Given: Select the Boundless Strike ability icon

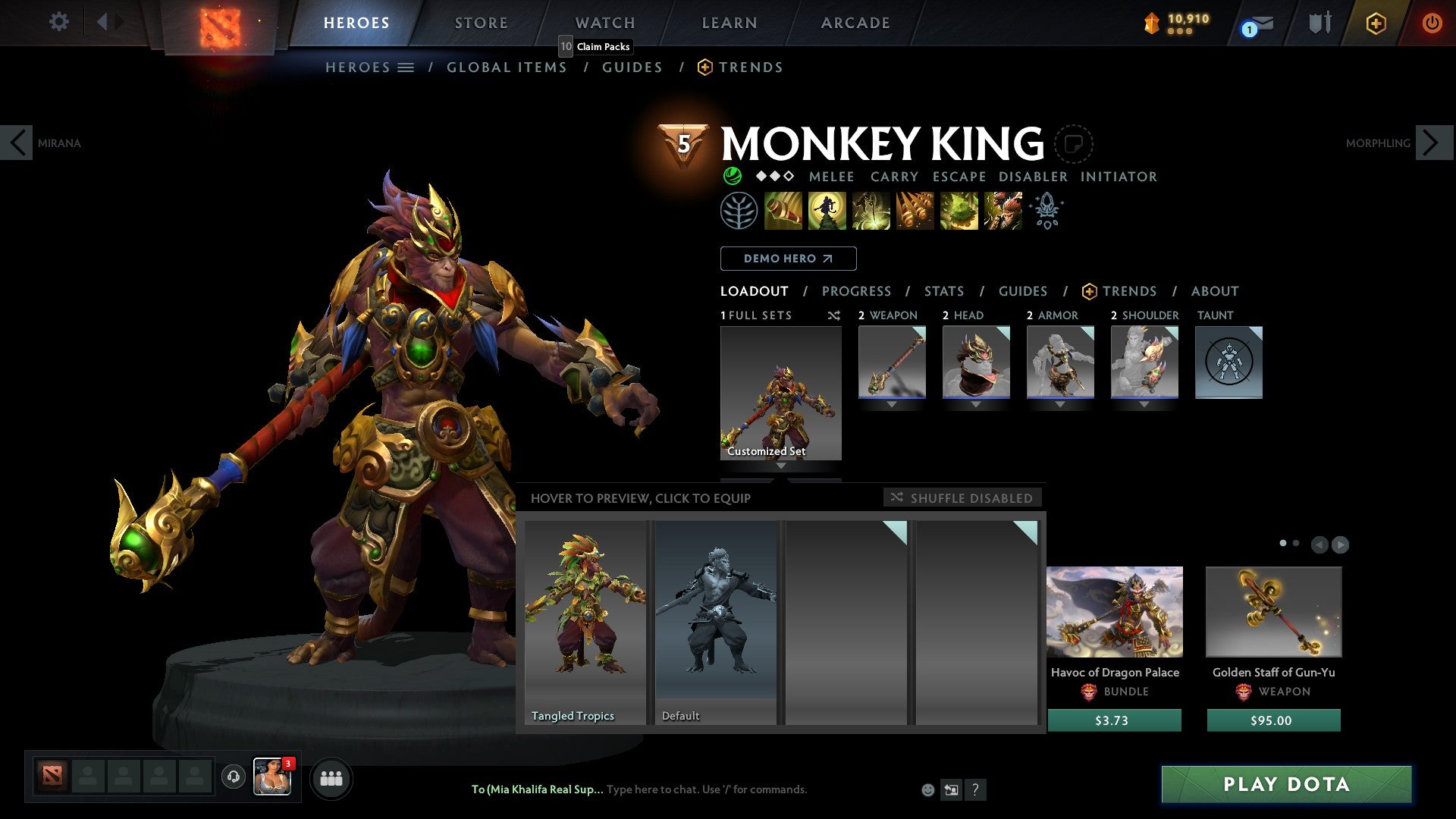Looking at the screenshot, I should (783, 211).
